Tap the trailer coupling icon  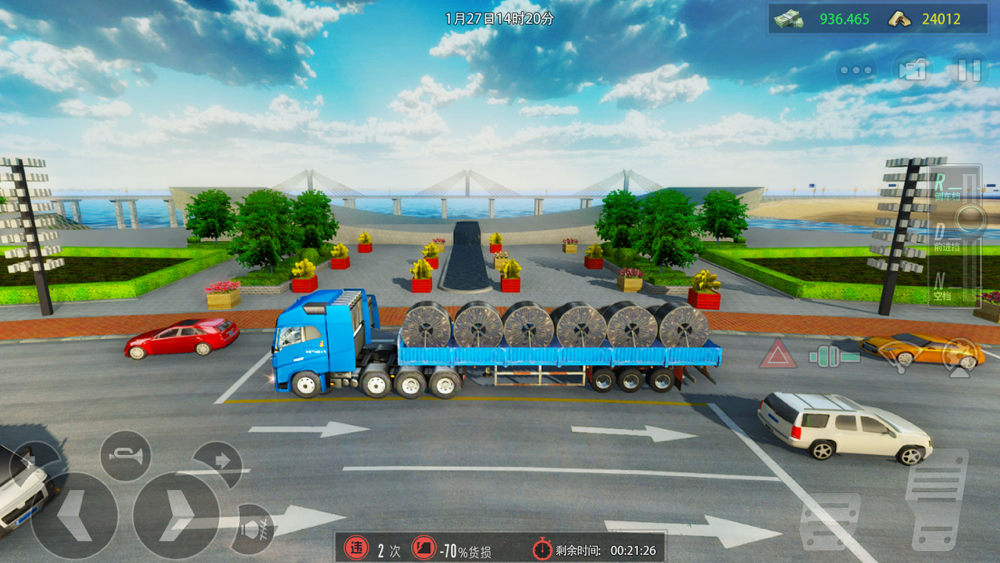[833, 355]
